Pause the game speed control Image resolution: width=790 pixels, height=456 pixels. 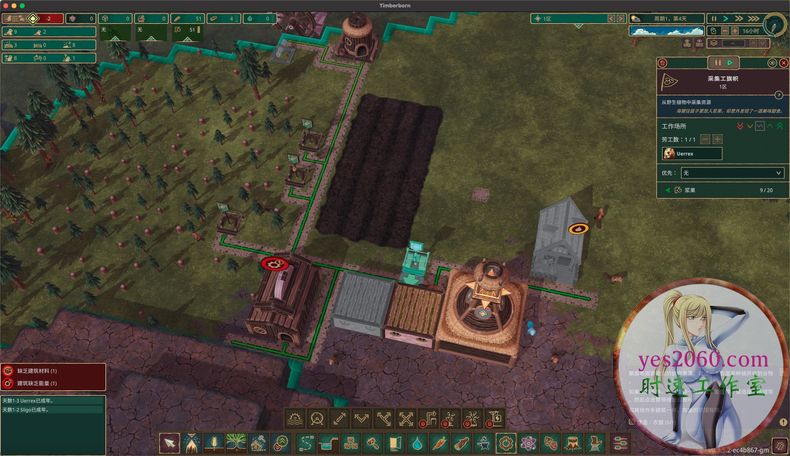pyautogui.click(x=713, y=18)
